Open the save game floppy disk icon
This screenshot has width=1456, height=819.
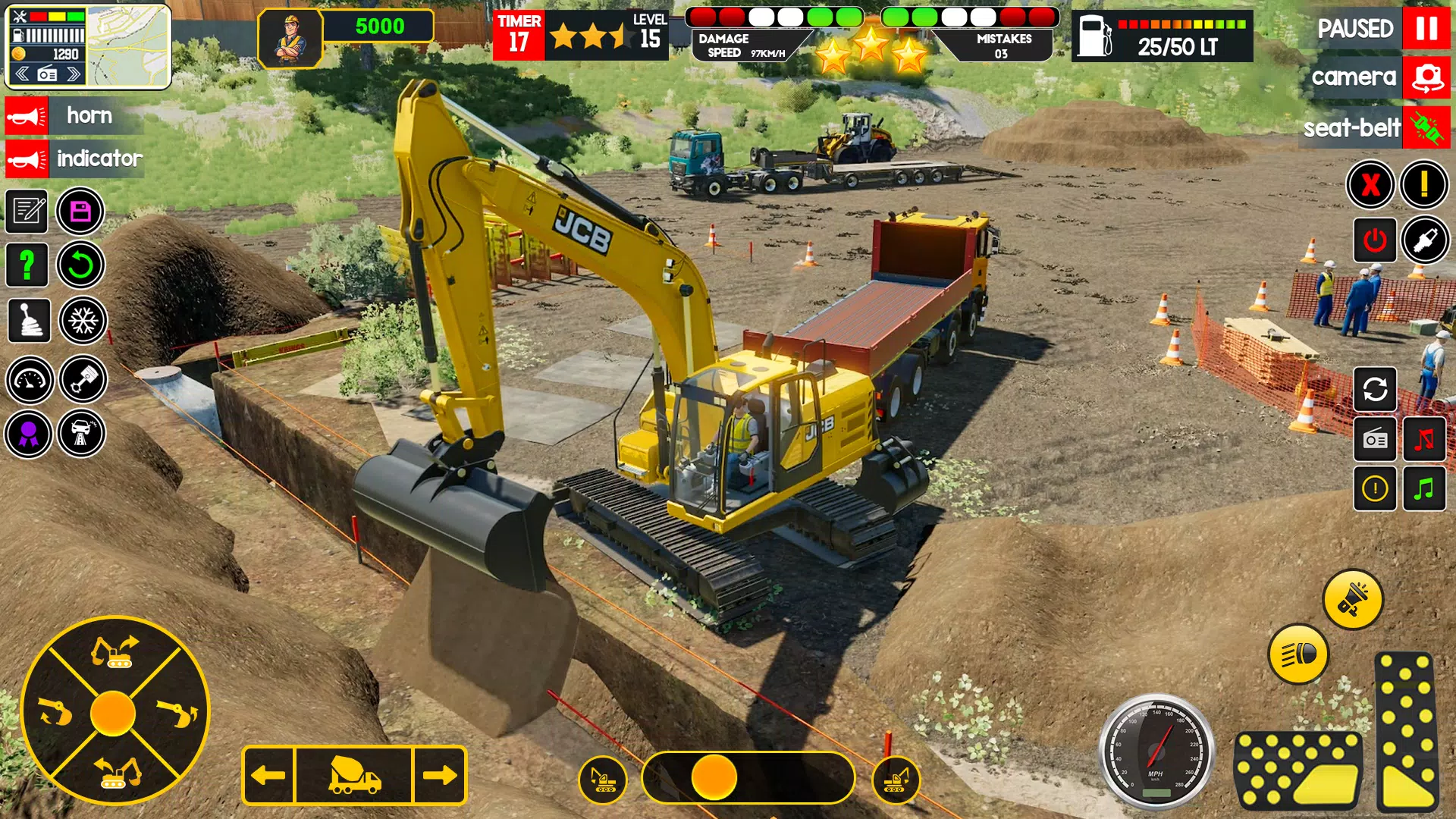coord(81,212)
